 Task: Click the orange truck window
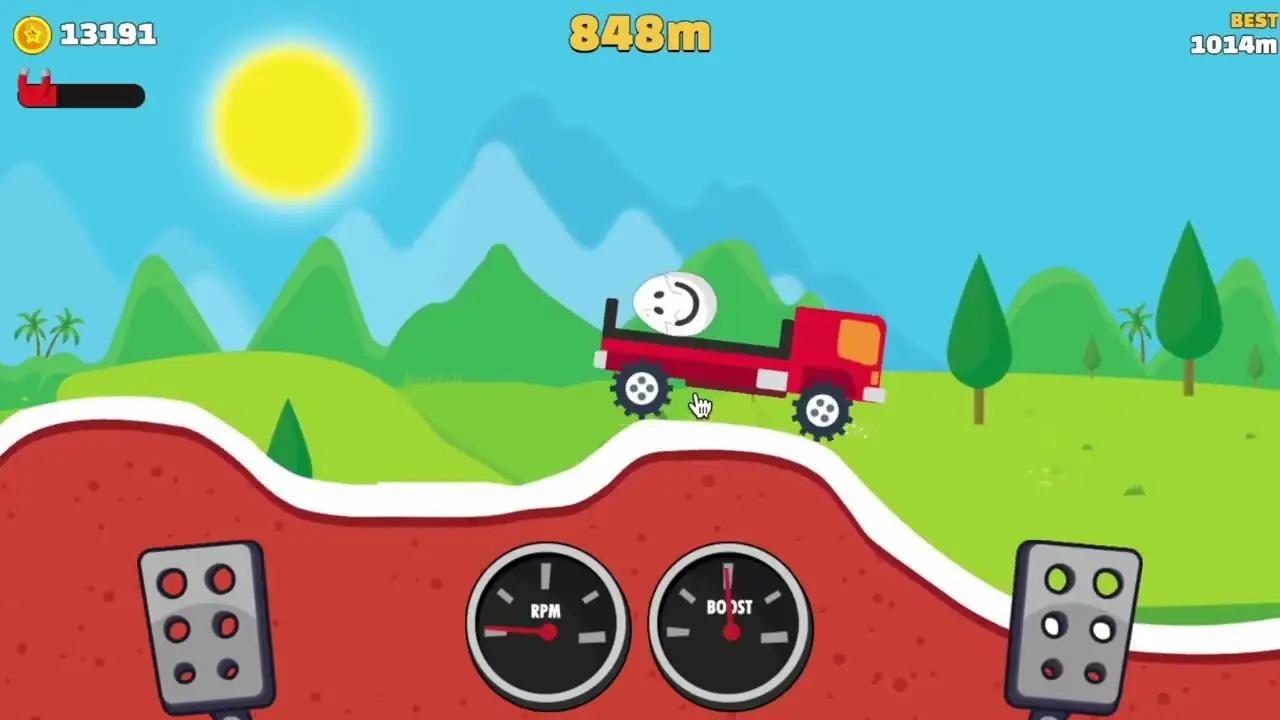tap(858, 343)
